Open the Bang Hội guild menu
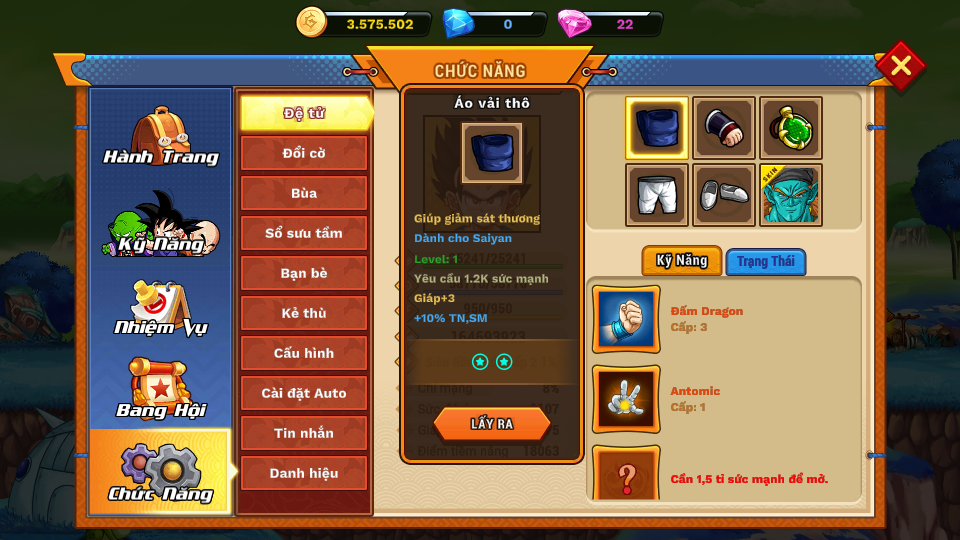 (x=160, y=390)
